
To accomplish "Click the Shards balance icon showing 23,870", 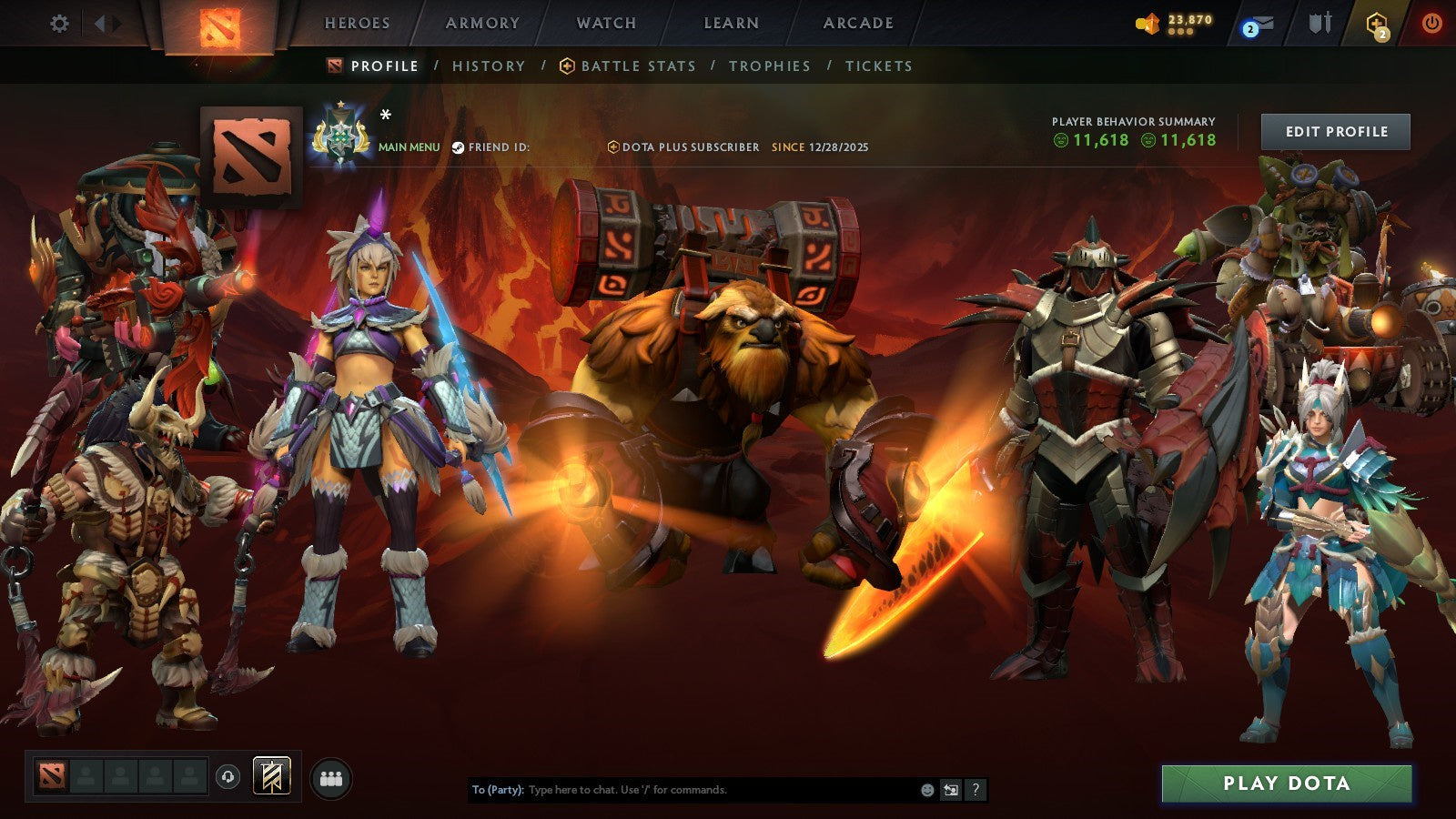I will click(1165, 20).
